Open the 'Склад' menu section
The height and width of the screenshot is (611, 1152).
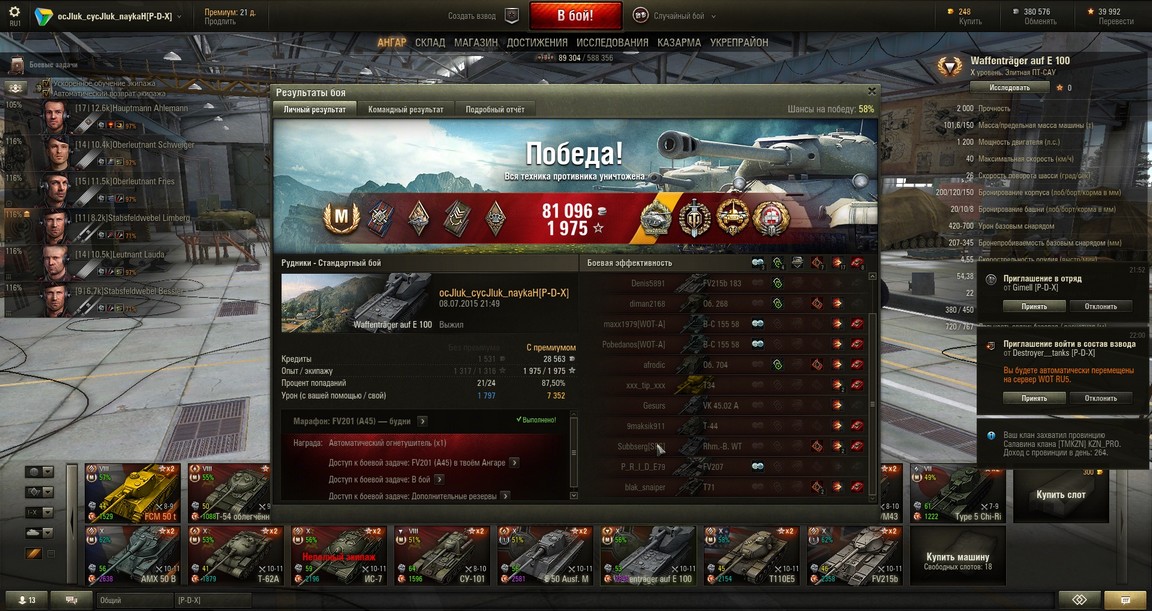(x=430, y=43)
